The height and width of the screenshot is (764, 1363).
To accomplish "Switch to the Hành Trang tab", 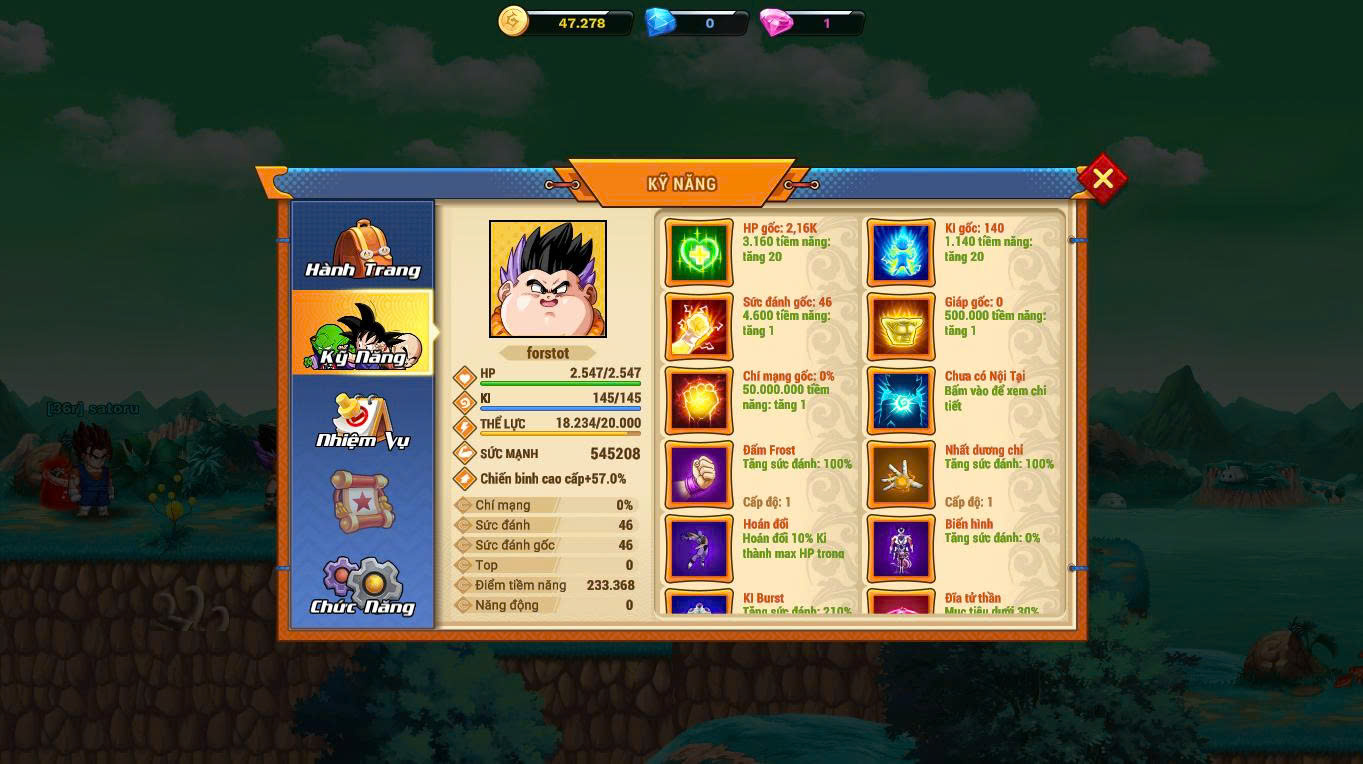I will 362,248.
